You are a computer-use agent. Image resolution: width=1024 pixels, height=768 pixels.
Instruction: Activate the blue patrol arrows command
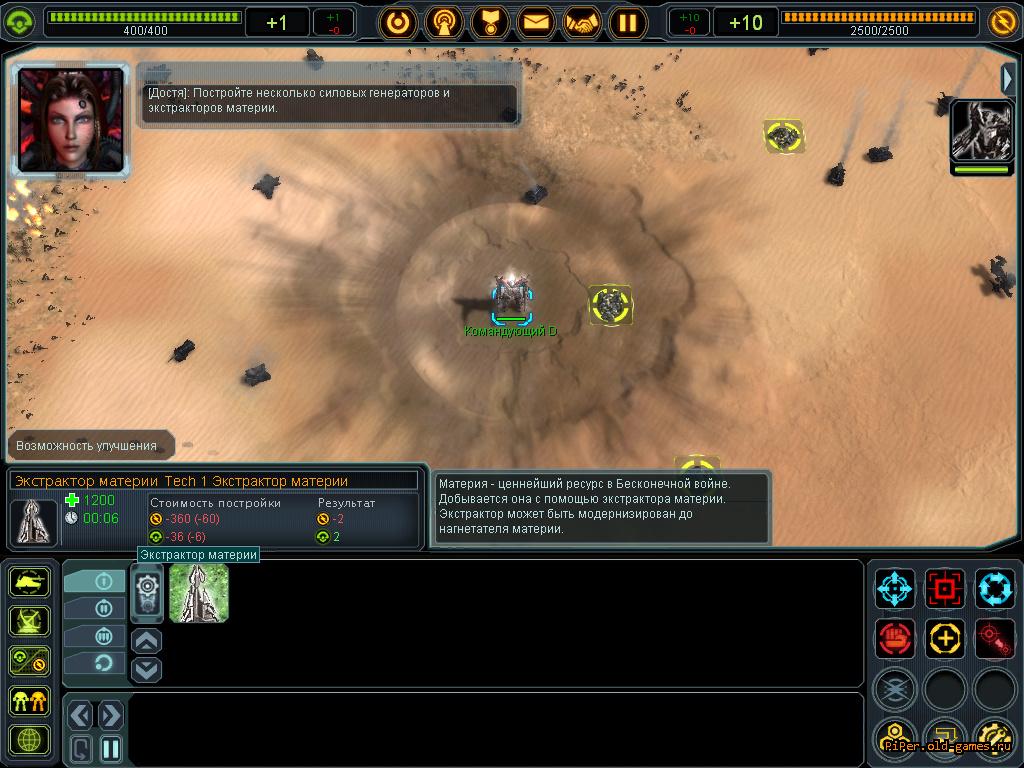tap(994, 589)
